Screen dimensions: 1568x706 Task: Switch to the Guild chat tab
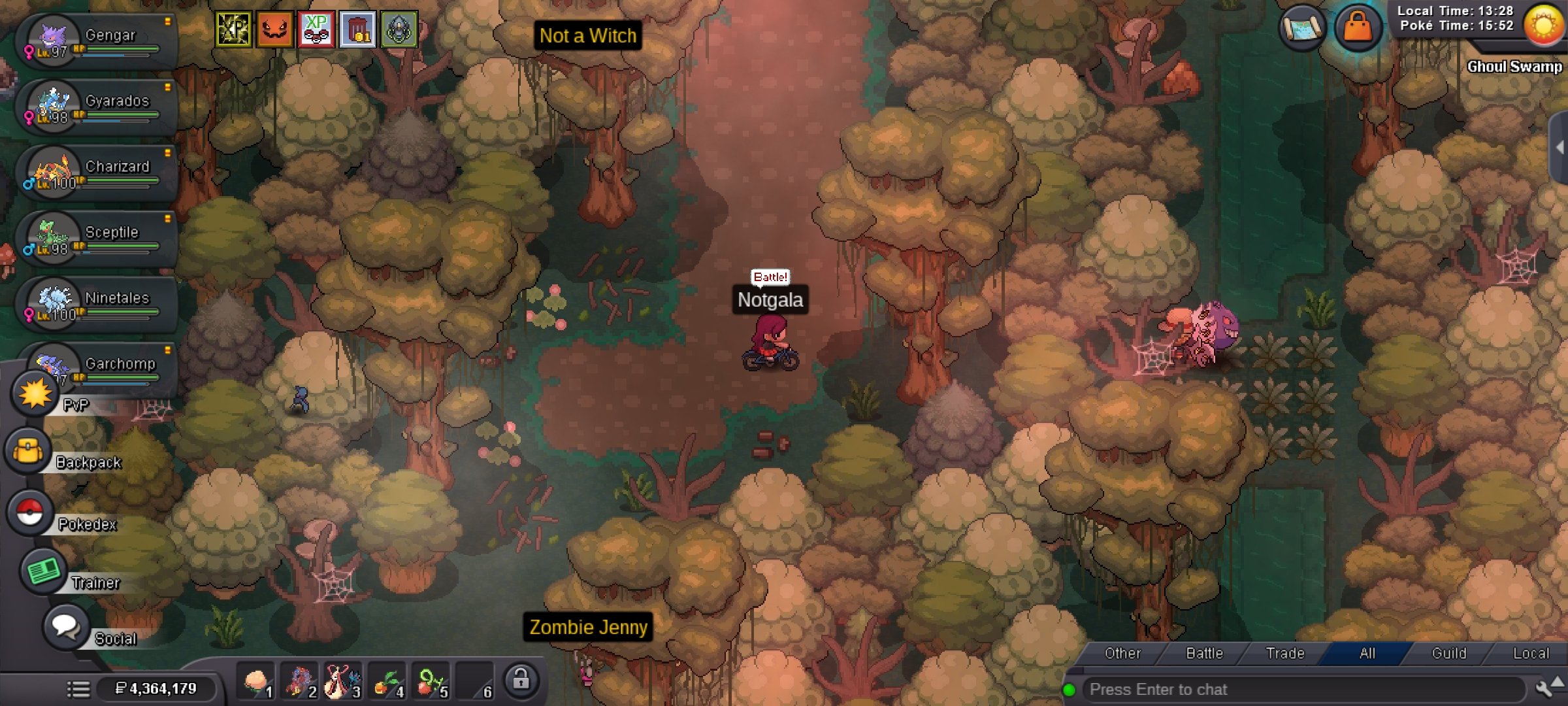click(x=1448, y=653)
